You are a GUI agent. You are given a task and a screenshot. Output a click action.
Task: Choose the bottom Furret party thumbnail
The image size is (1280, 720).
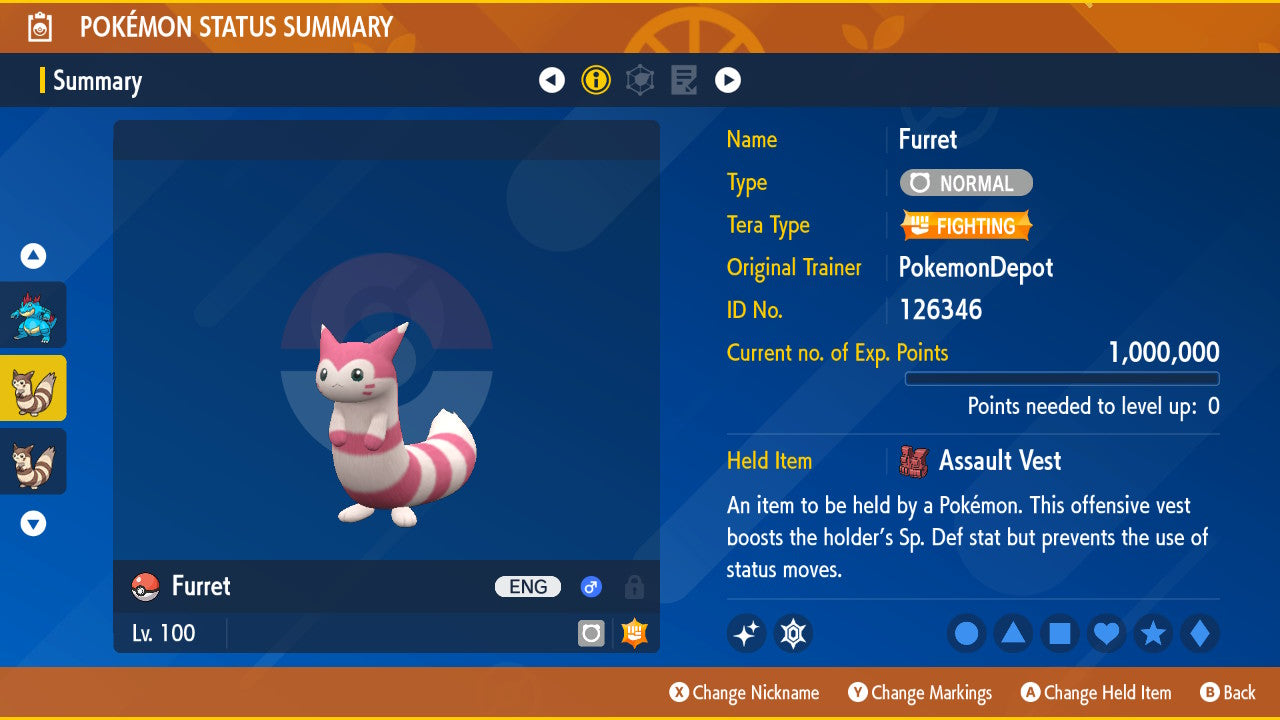33,461
